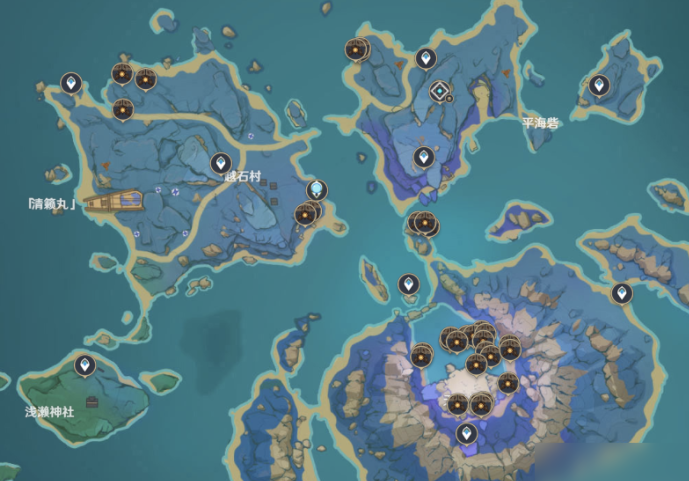689x481 pixels.
Task: Click the waypoint on the eastern shore island
Action: coord(622,293)
